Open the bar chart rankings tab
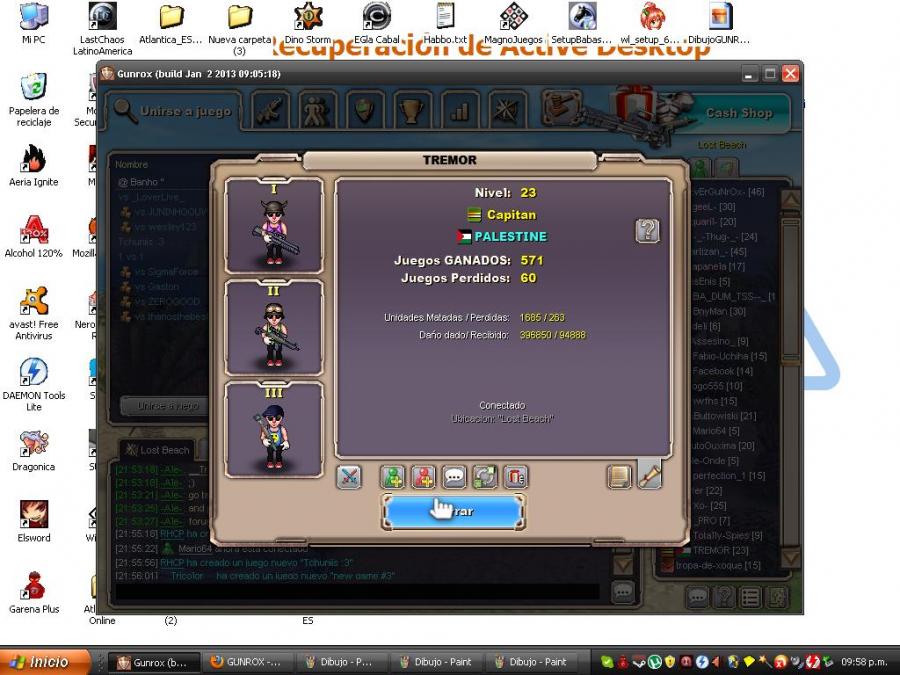This screenshot has height=675, width=900. click(459, 110)
